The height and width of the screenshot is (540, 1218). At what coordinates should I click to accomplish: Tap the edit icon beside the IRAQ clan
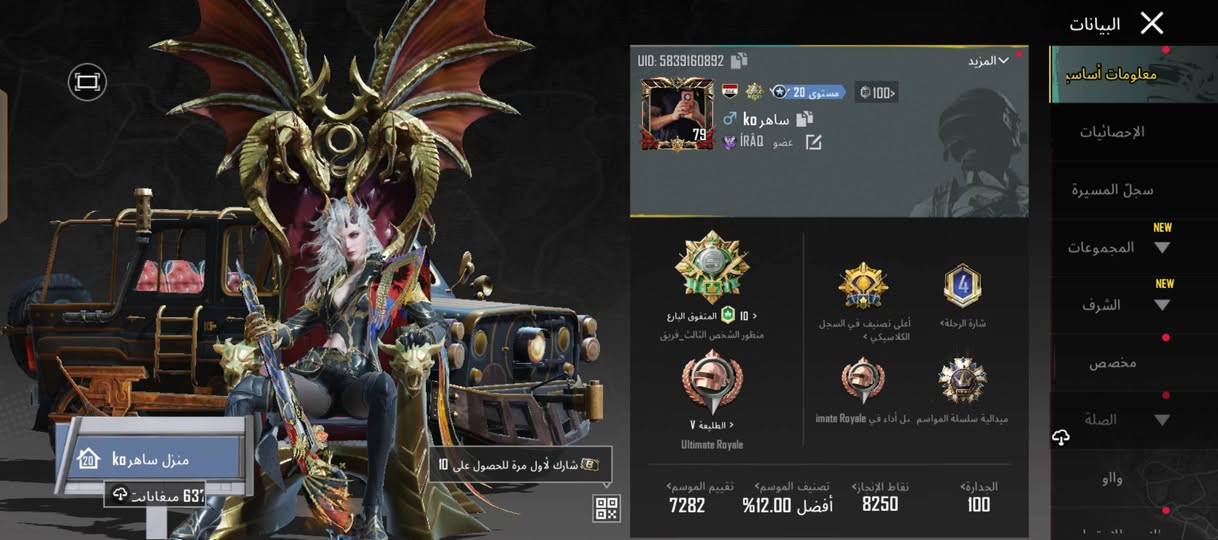[x=813, y=142]
